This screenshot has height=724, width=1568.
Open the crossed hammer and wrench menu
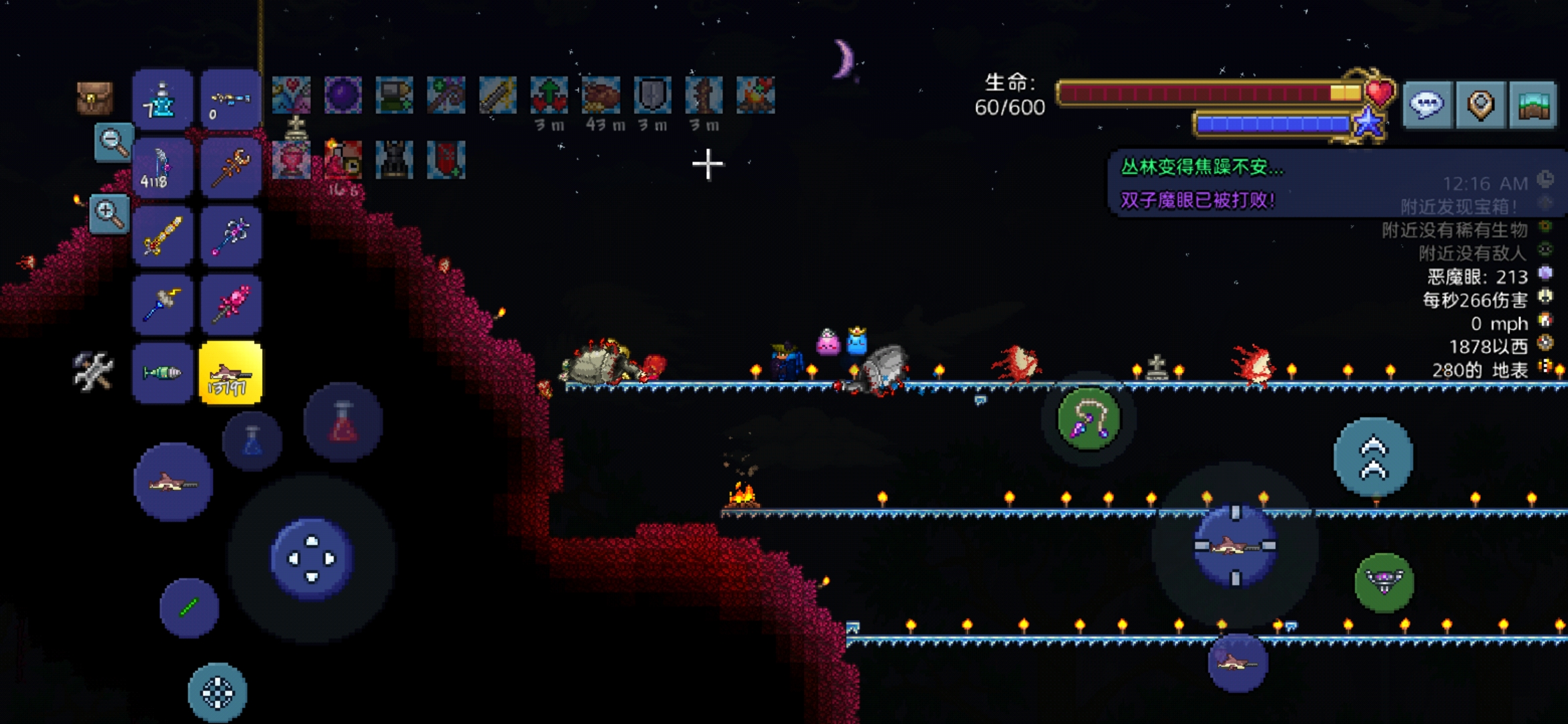tap(92, 371)
